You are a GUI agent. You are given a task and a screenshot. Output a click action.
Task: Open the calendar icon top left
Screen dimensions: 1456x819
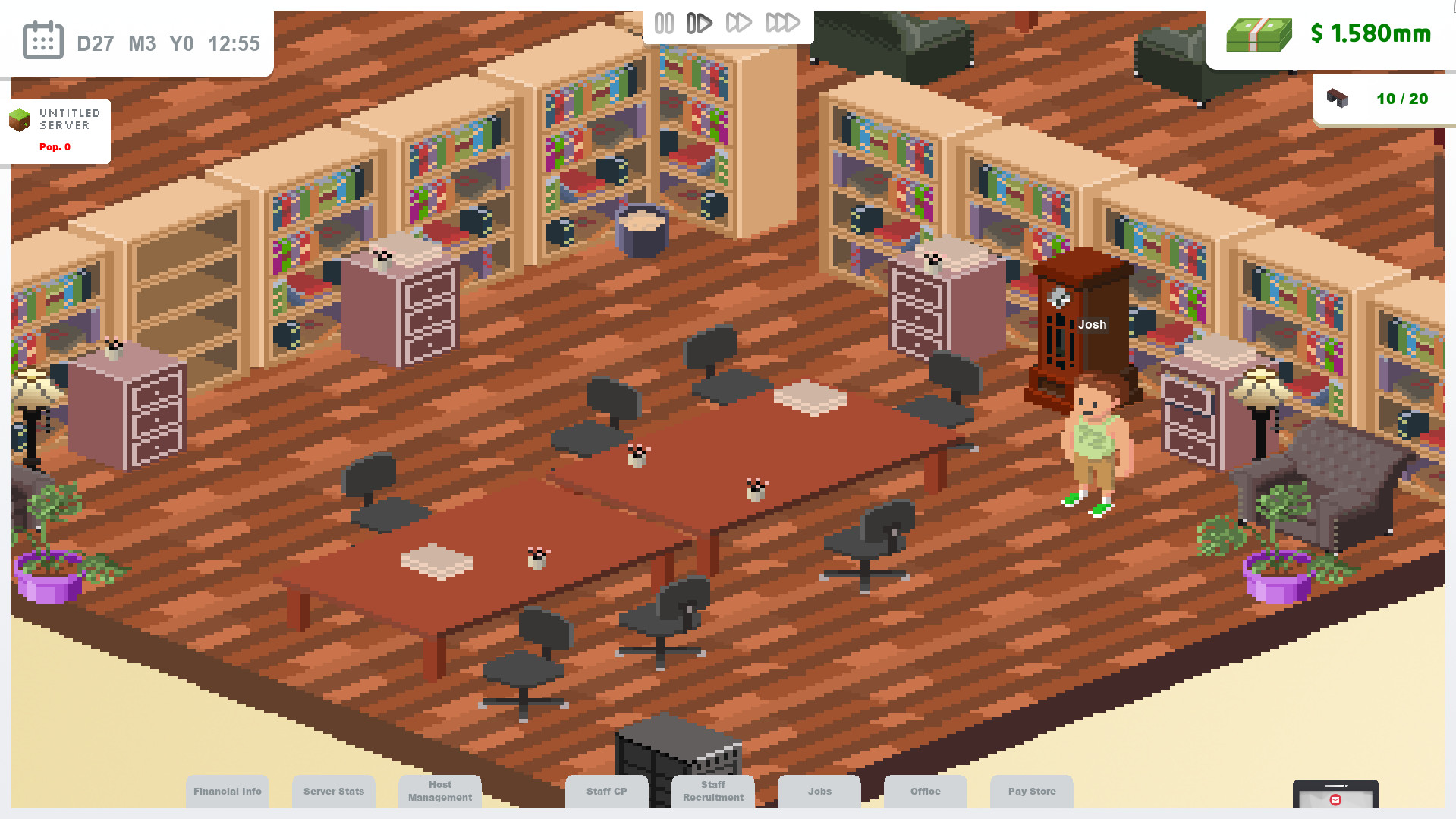click(x=42, y=39)
